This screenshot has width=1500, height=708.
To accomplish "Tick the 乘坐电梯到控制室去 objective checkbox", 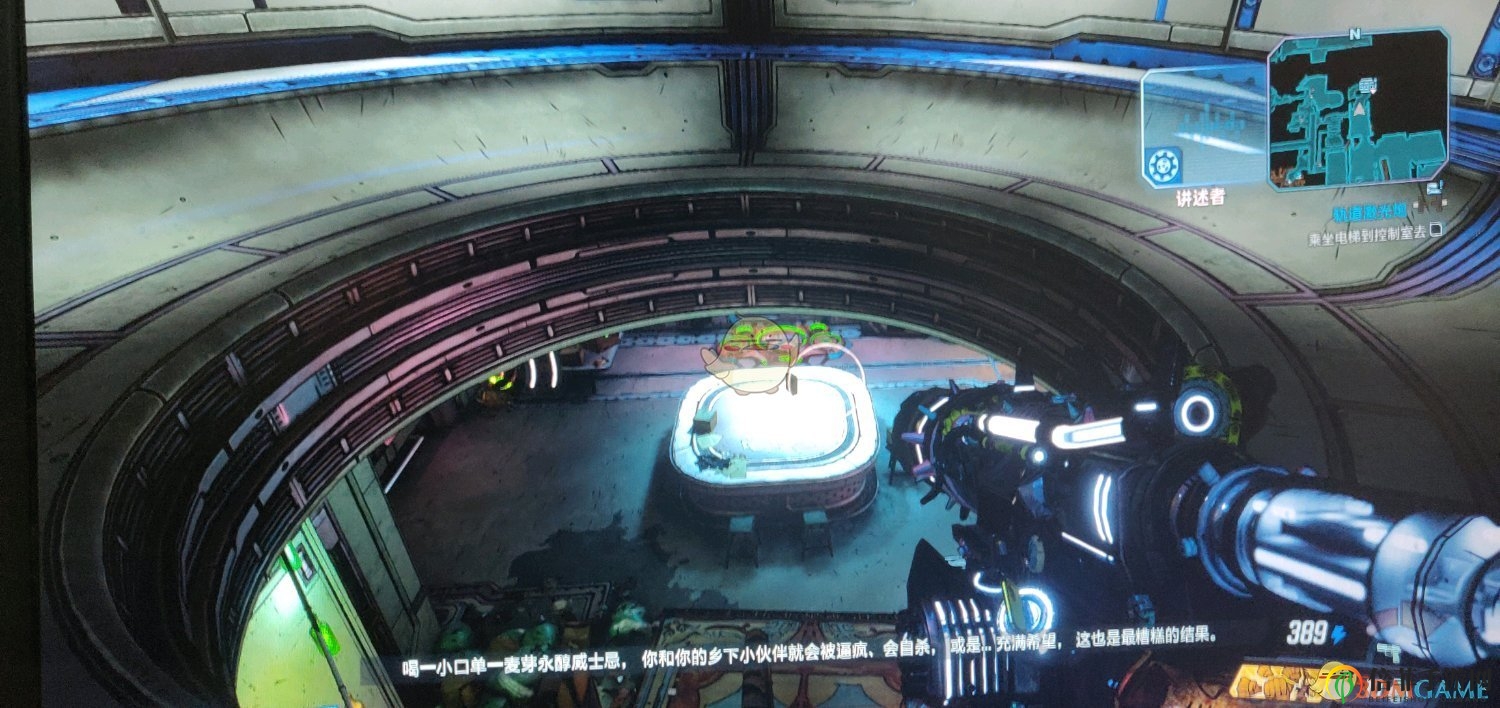I will [1437, 230].
